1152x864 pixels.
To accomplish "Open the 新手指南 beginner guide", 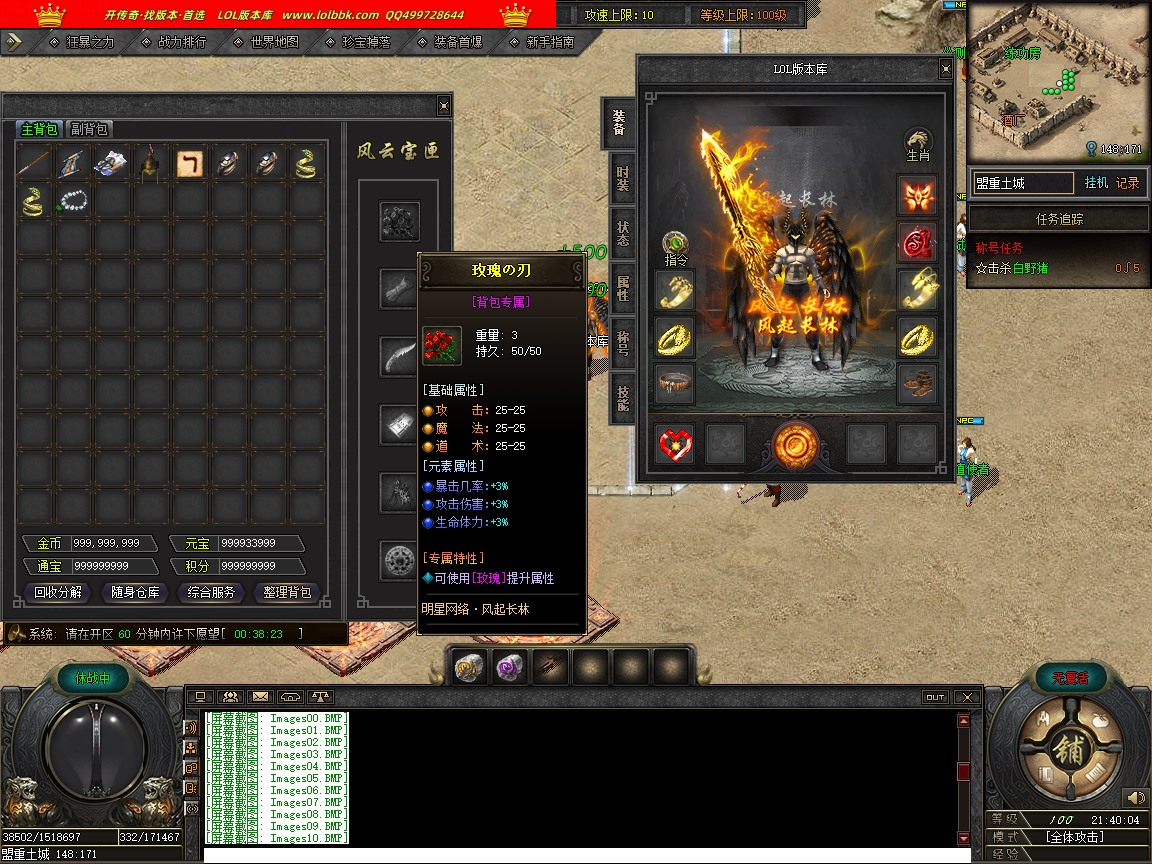I will (x=549, y=42).
